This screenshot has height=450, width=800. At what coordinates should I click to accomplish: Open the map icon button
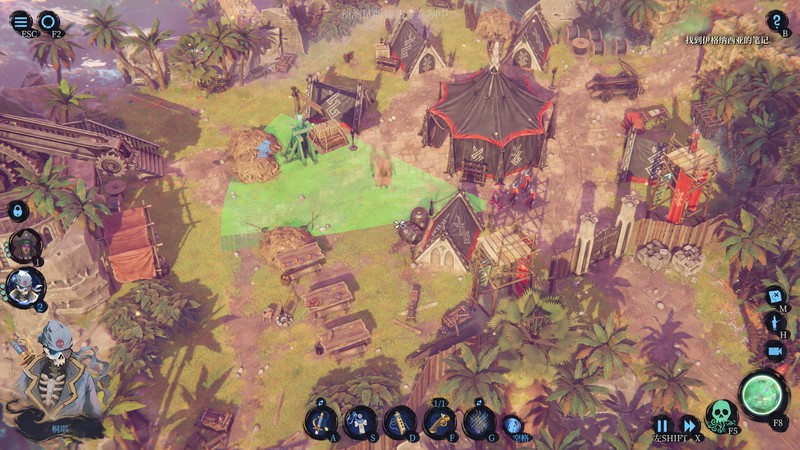pyautogui.click(x=775, y=296)
